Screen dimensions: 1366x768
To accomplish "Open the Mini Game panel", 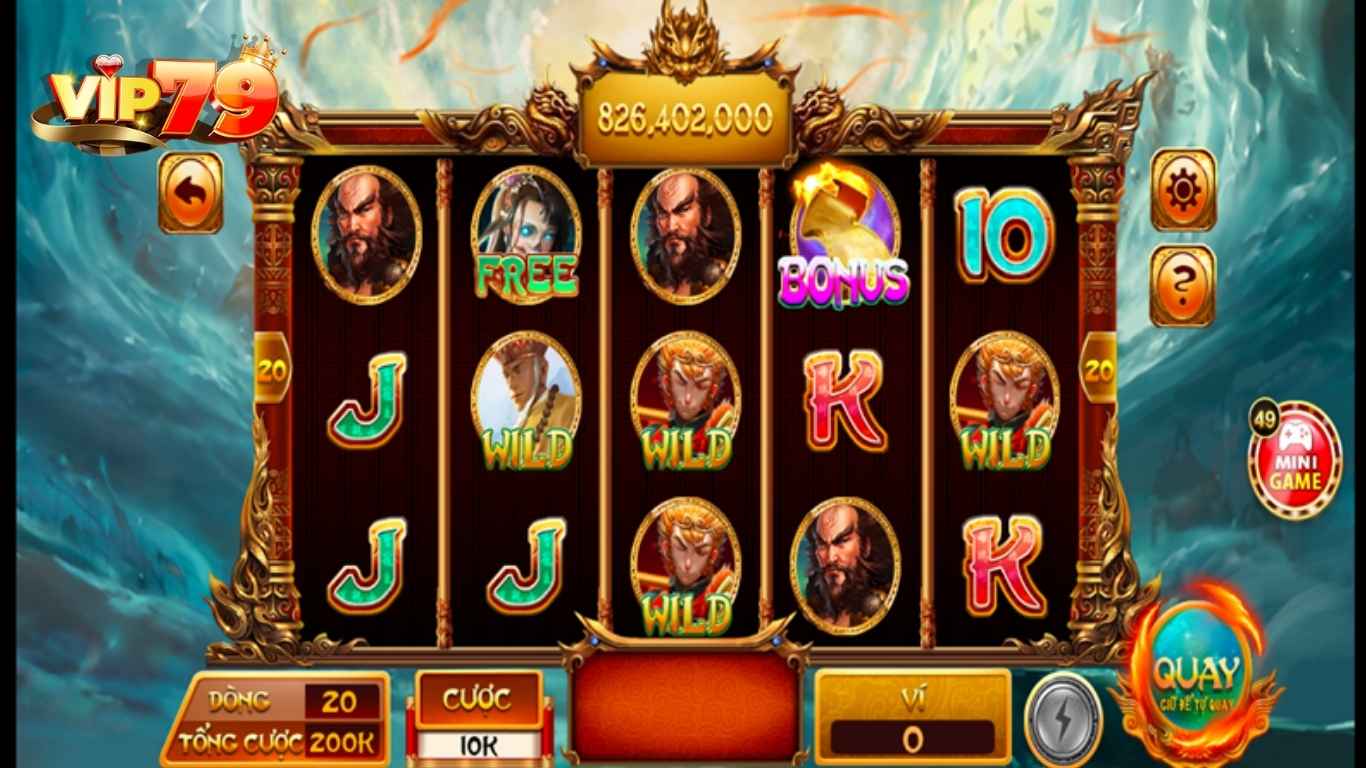I will pyautogui.click(x=1295, y=461).
